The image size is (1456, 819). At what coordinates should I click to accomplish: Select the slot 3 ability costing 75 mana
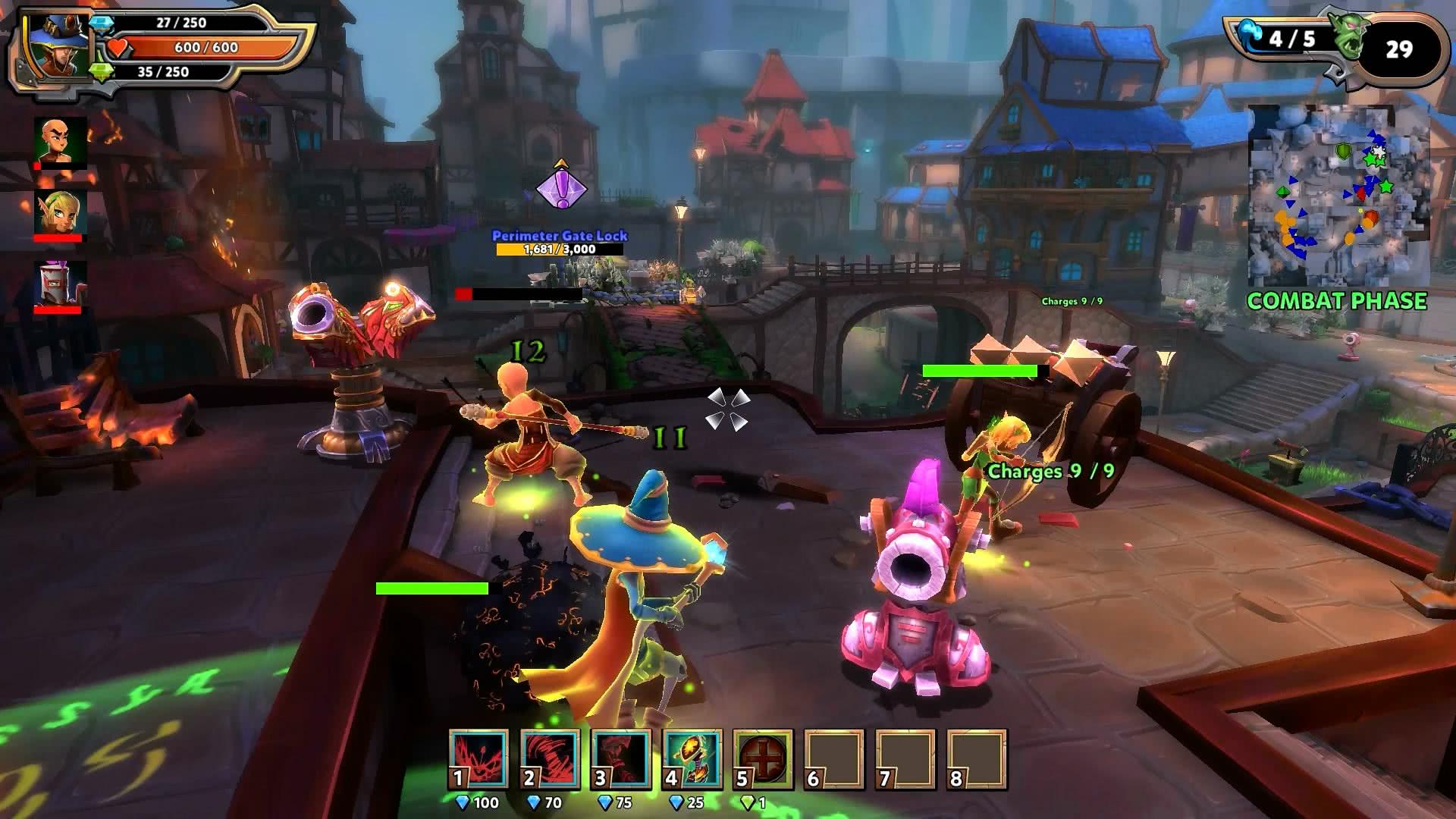621,760
